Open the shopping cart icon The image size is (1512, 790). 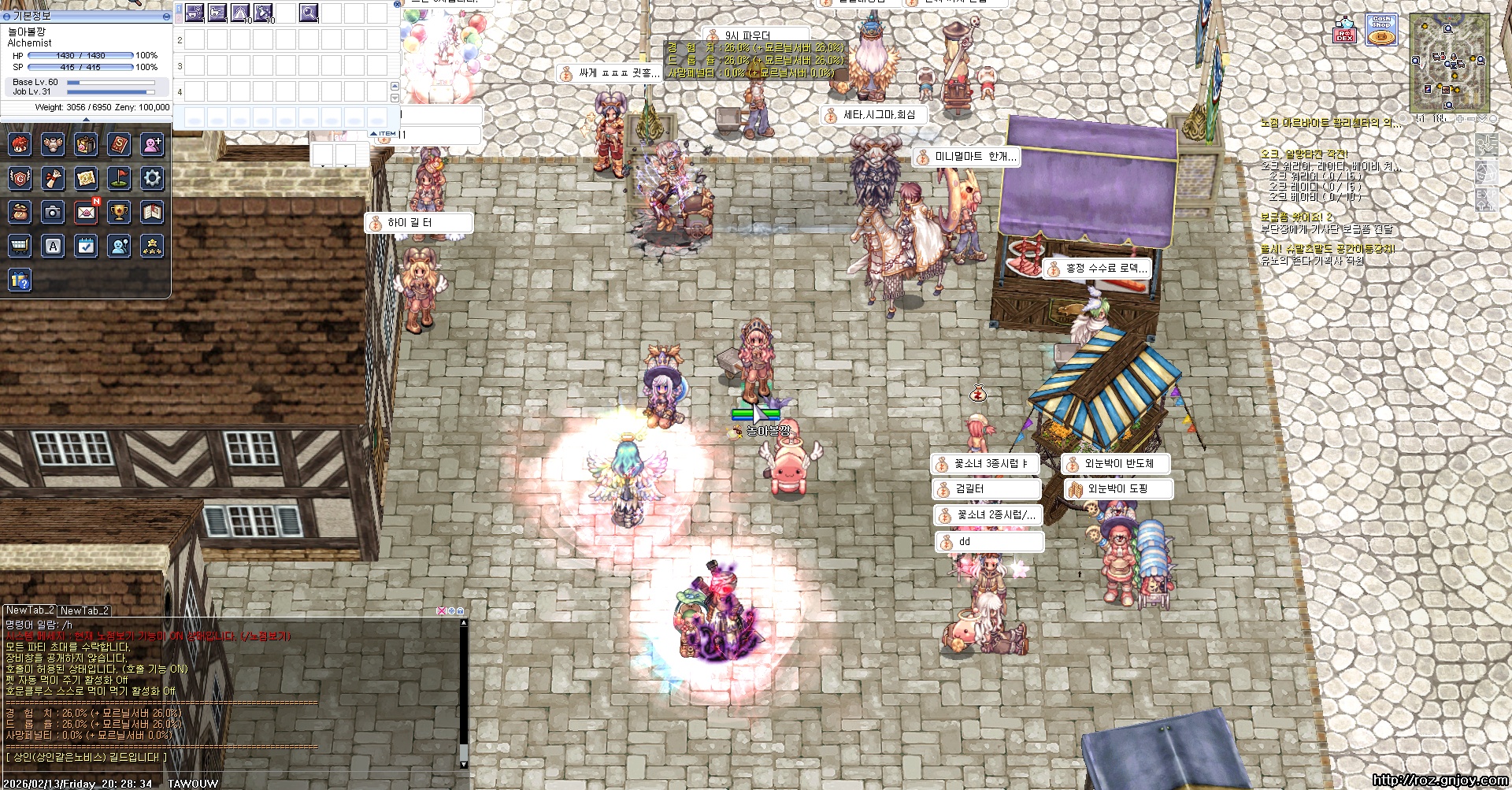(20, 246)
